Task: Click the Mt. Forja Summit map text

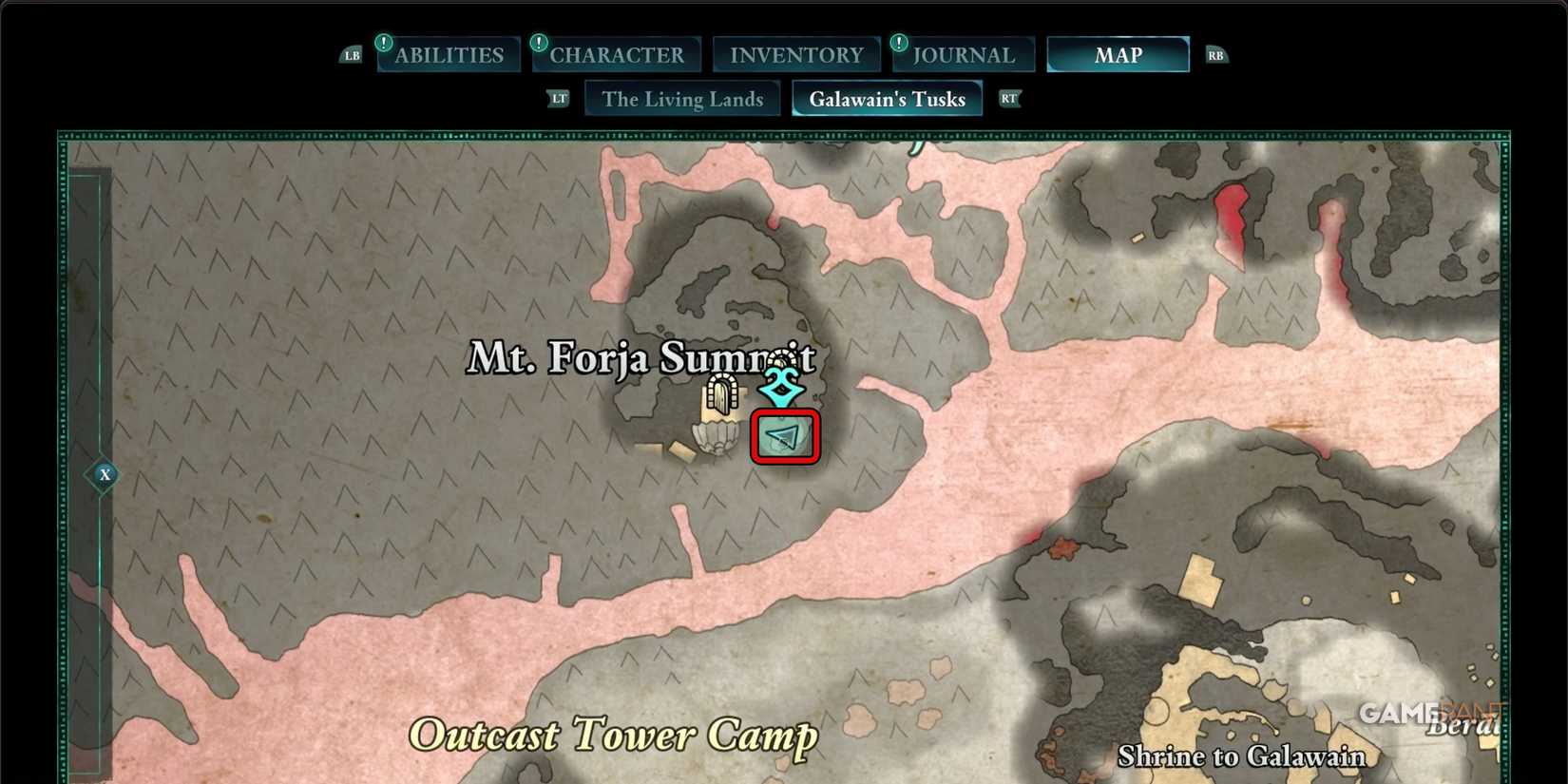Action: (641, 360)
